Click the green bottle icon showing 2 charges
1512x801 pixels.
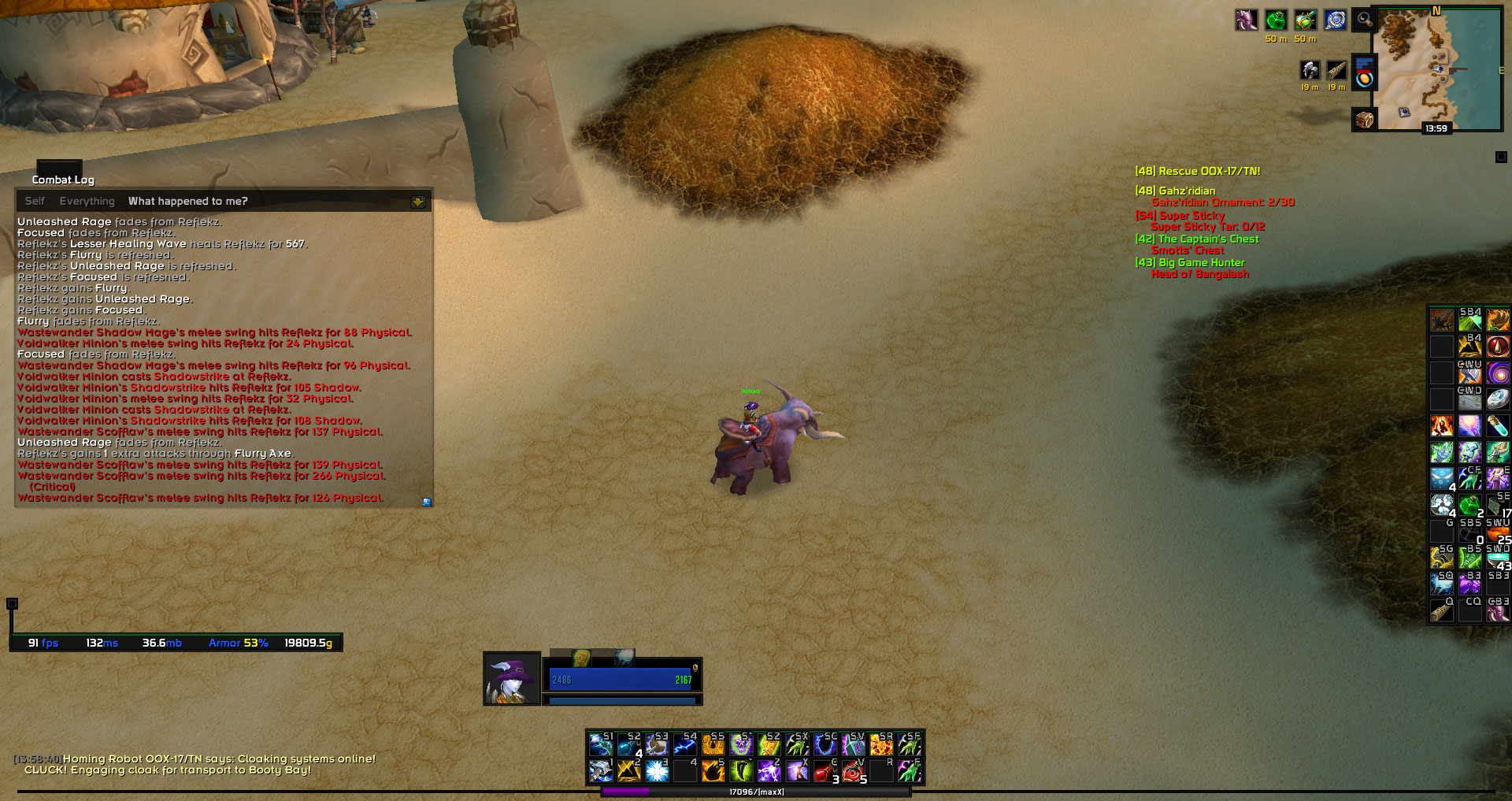click(1469, 504)
